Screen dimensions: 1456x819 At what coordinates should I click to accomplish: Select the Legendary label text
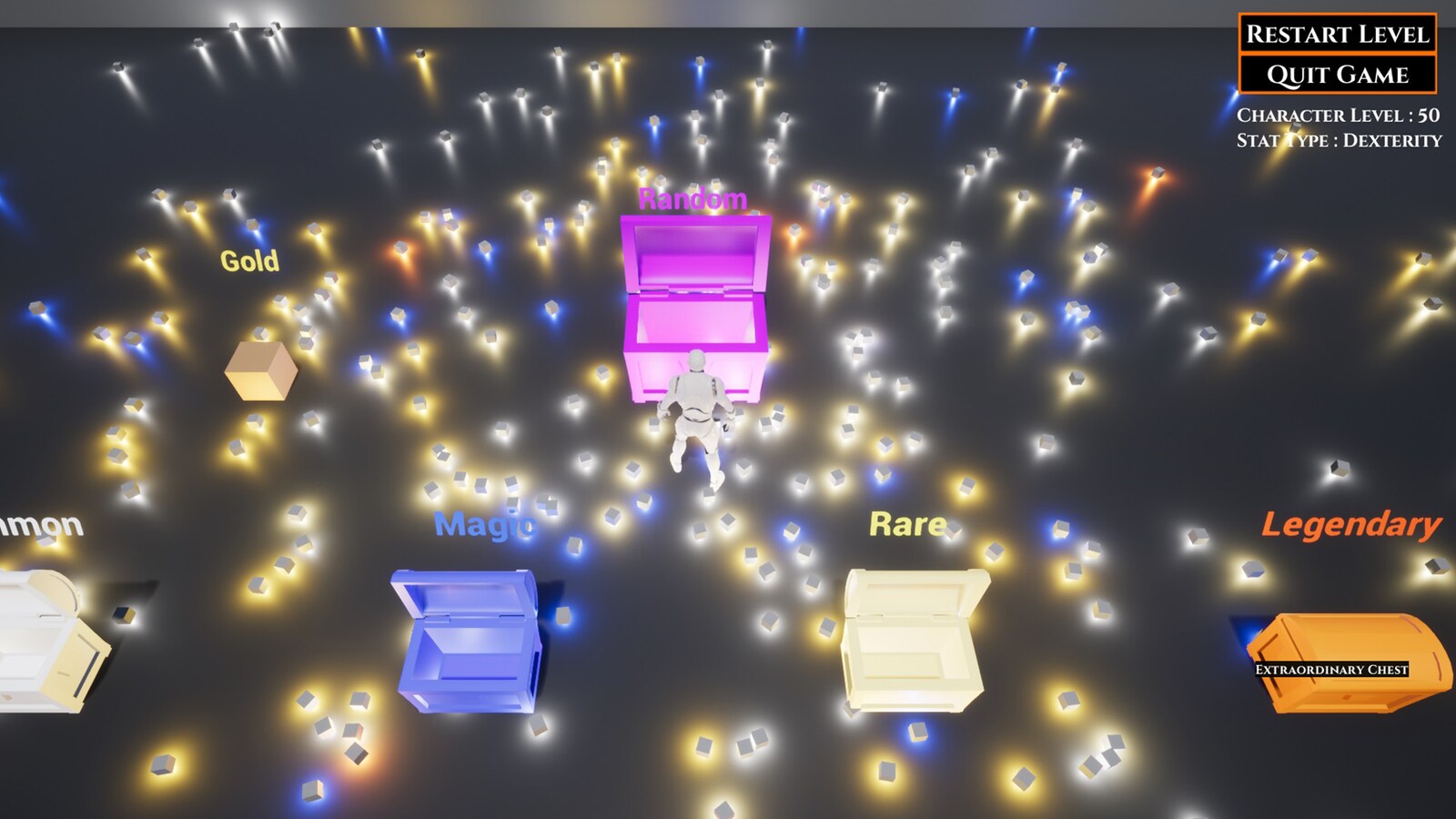[x=1352, y=525]
